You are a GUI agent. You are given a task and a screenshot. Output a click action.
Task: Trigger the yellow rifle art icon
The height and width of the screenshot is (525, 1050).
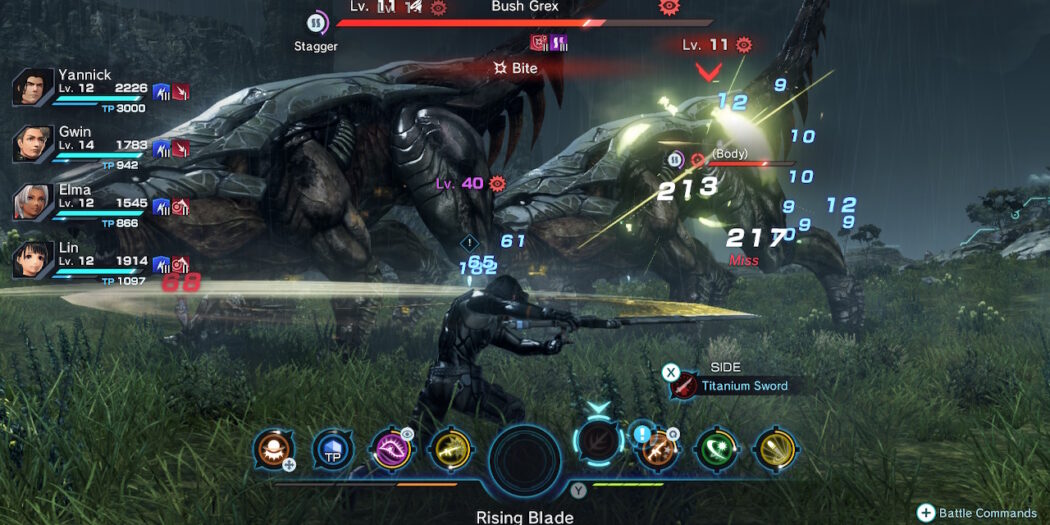(449, 449)
